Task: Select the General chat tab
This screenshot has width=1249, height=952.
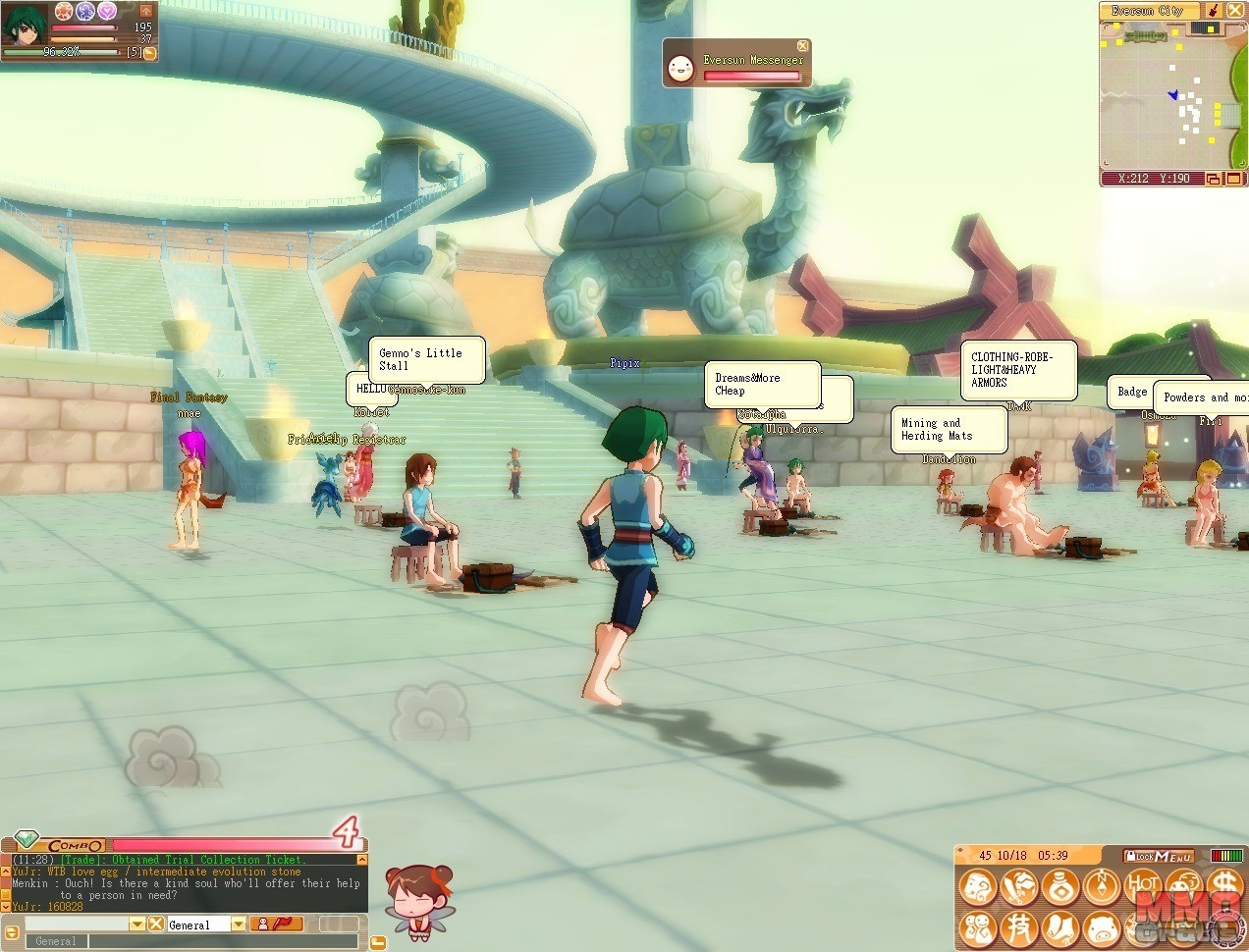Action: (x=56, y=941)
